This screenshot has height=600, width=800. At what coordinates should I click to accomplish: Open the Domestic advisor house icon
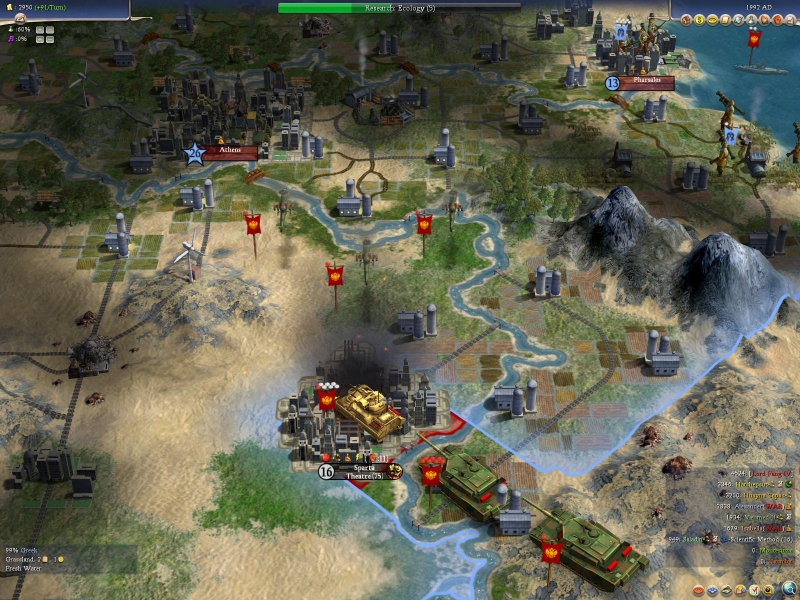coord(686,20)
